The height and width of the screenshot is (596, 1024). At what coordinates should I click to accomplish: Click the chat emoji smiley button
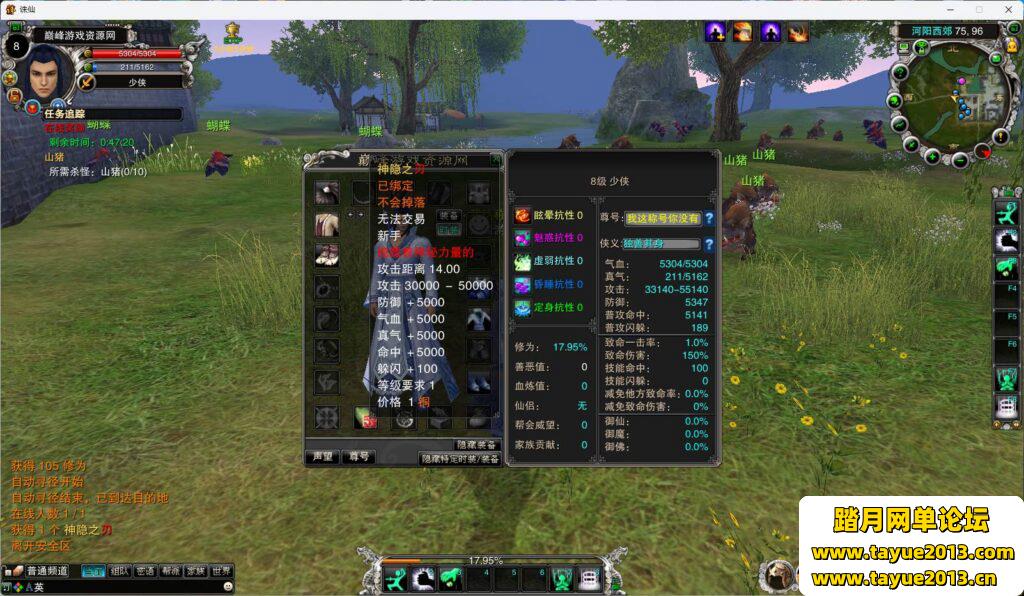(228, 586)
